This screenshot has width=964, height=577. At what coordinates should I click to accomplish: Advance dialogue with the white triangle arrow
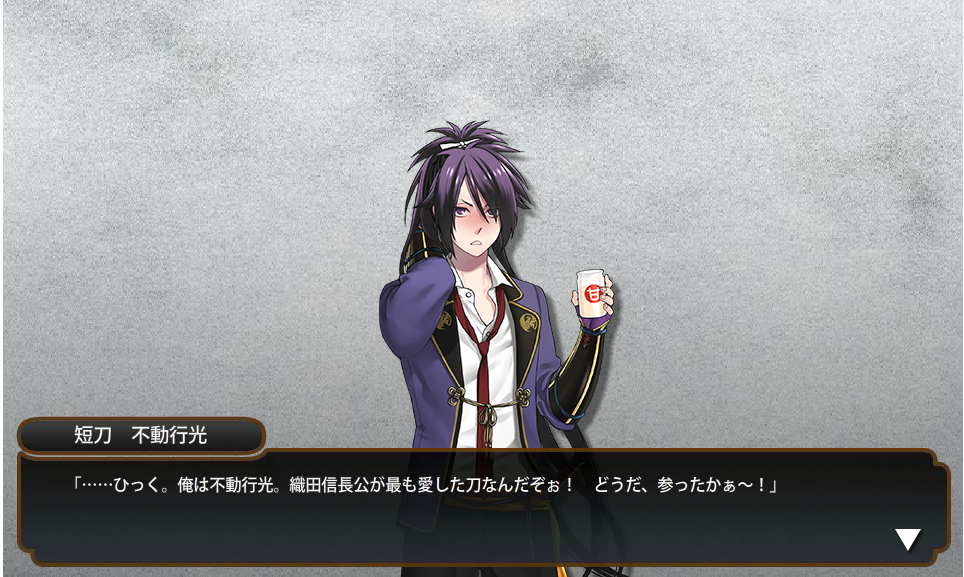click(x=907, y=540)
